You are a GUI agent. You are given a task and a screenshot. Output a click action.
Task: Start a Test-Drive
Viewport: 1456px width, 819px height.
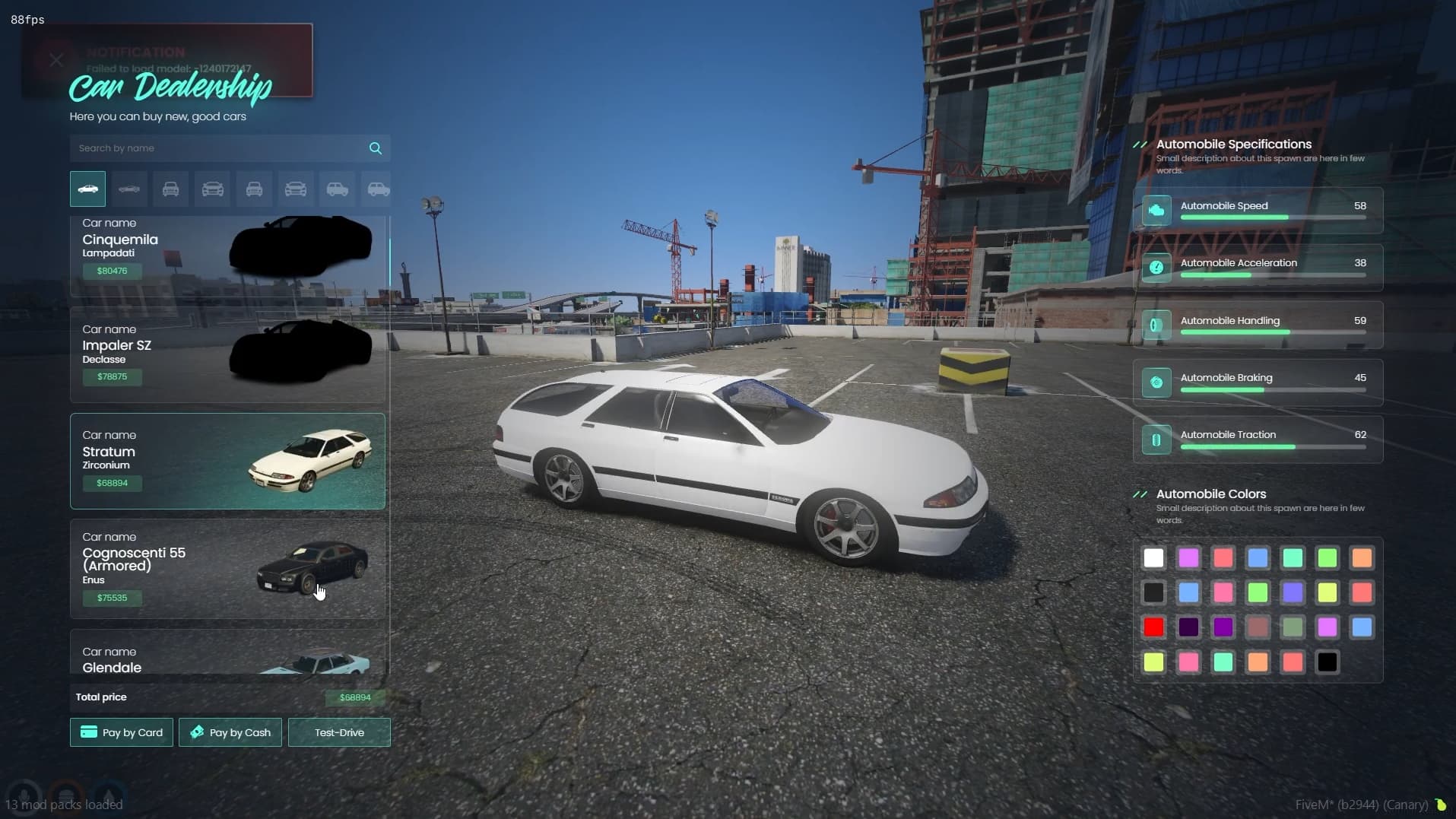[x=339, y=732]
